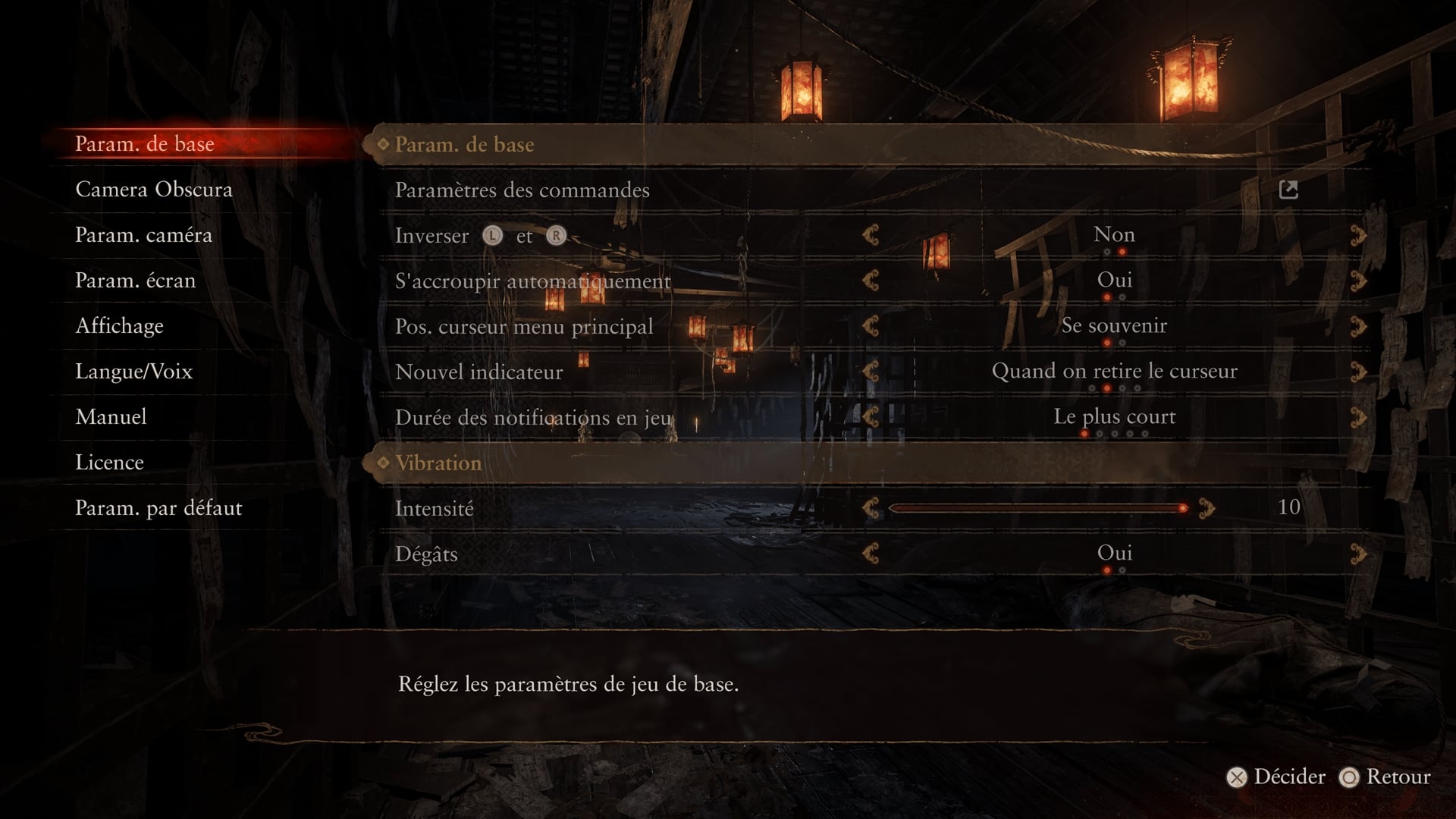Open the Camera Obscura settings
The width and height of the screenshot is (1456, 819).
pyautogui.click(x=154, y=190)
